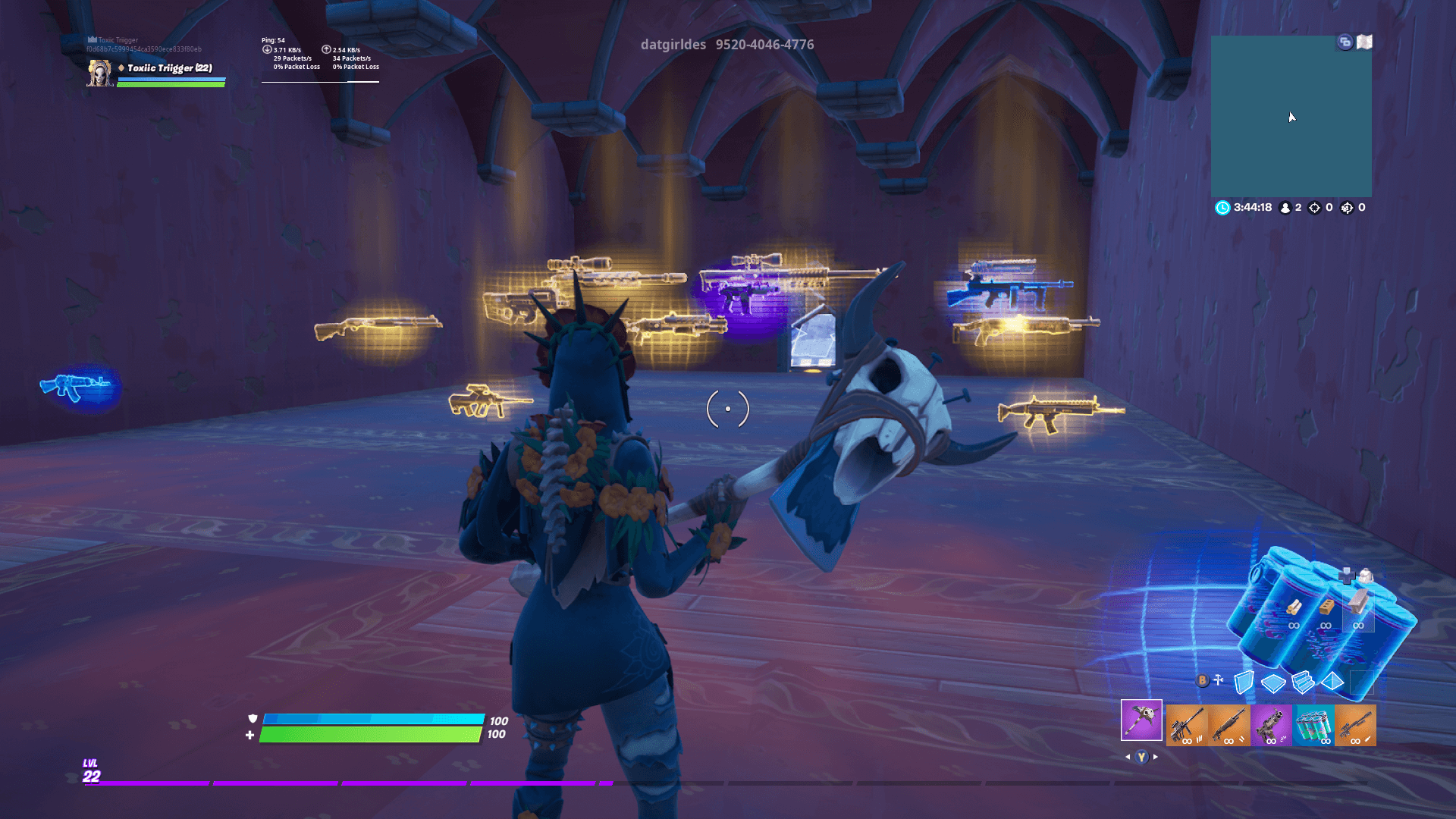Toggle the wall building piece
This screenshot has height=819, width=1456.
click(1244, 681)
